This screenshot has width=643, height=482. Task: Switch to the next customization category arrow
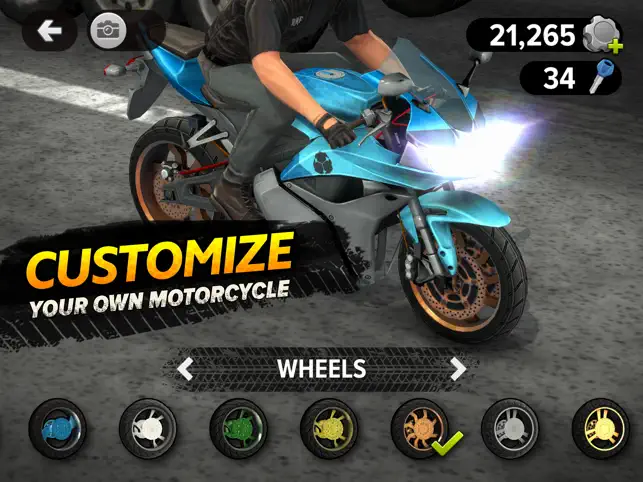(458, 368)
